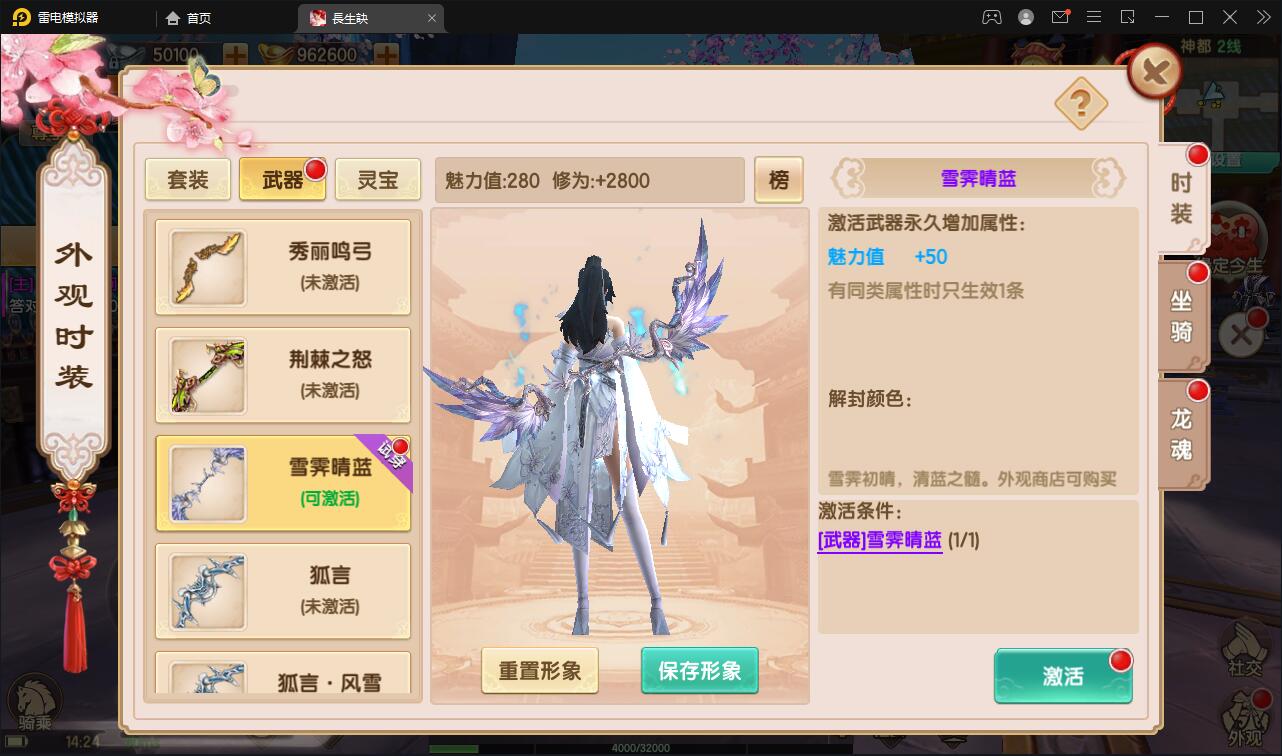Open the 榜 leaderboard panel

pos(779,180)
